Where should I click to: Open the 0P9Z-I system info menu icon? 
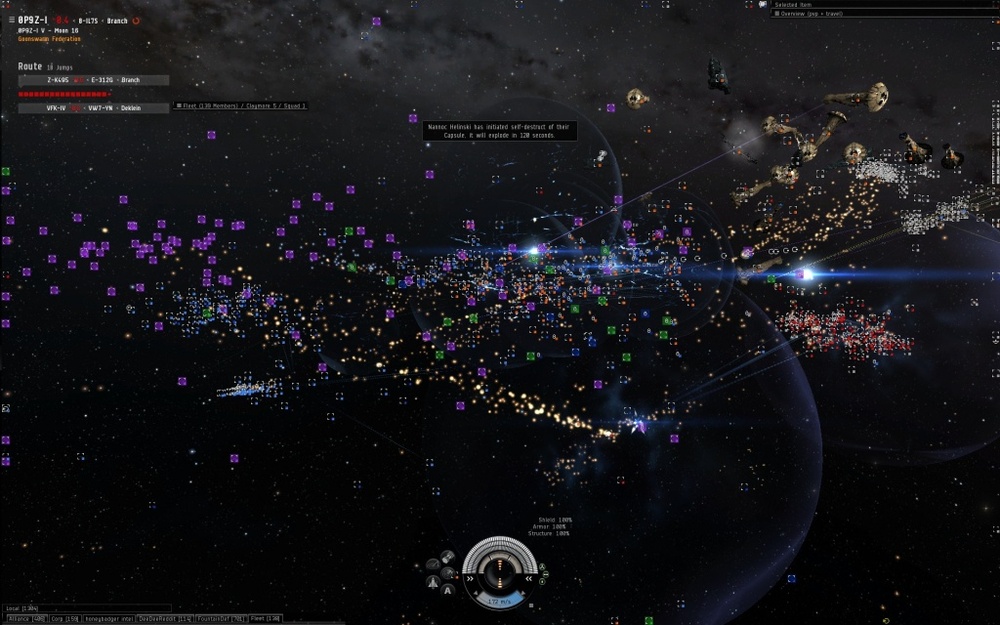tap(11, 20)
